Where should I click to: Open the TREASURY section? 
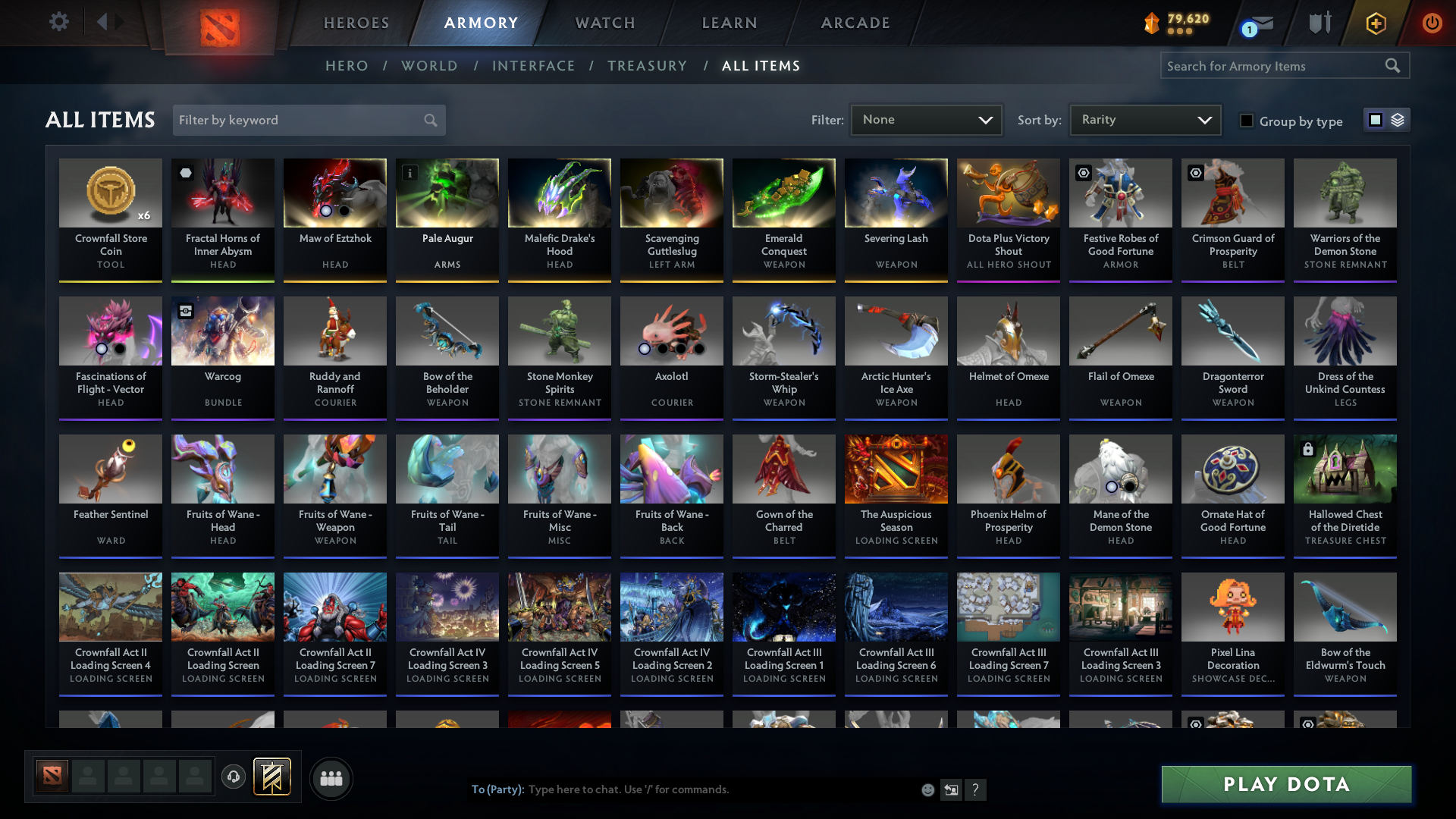[x=647, y=66]
